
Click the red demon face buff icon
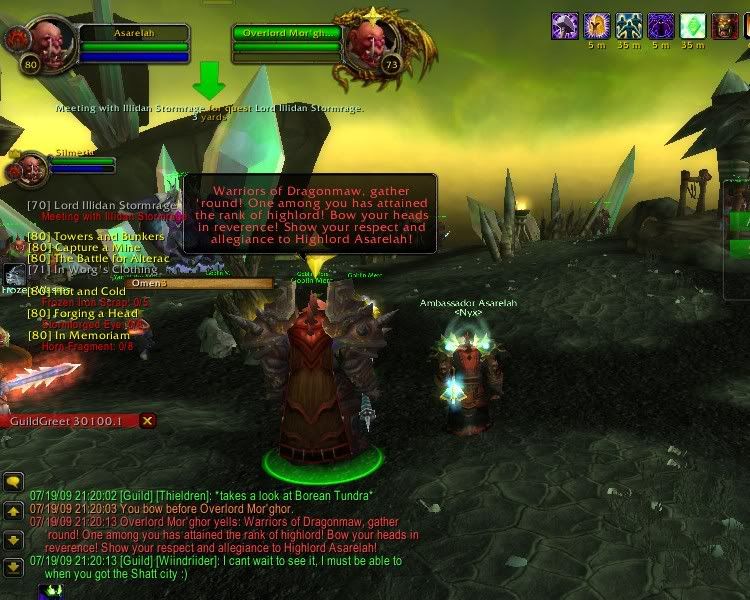[x=725, y=26]
